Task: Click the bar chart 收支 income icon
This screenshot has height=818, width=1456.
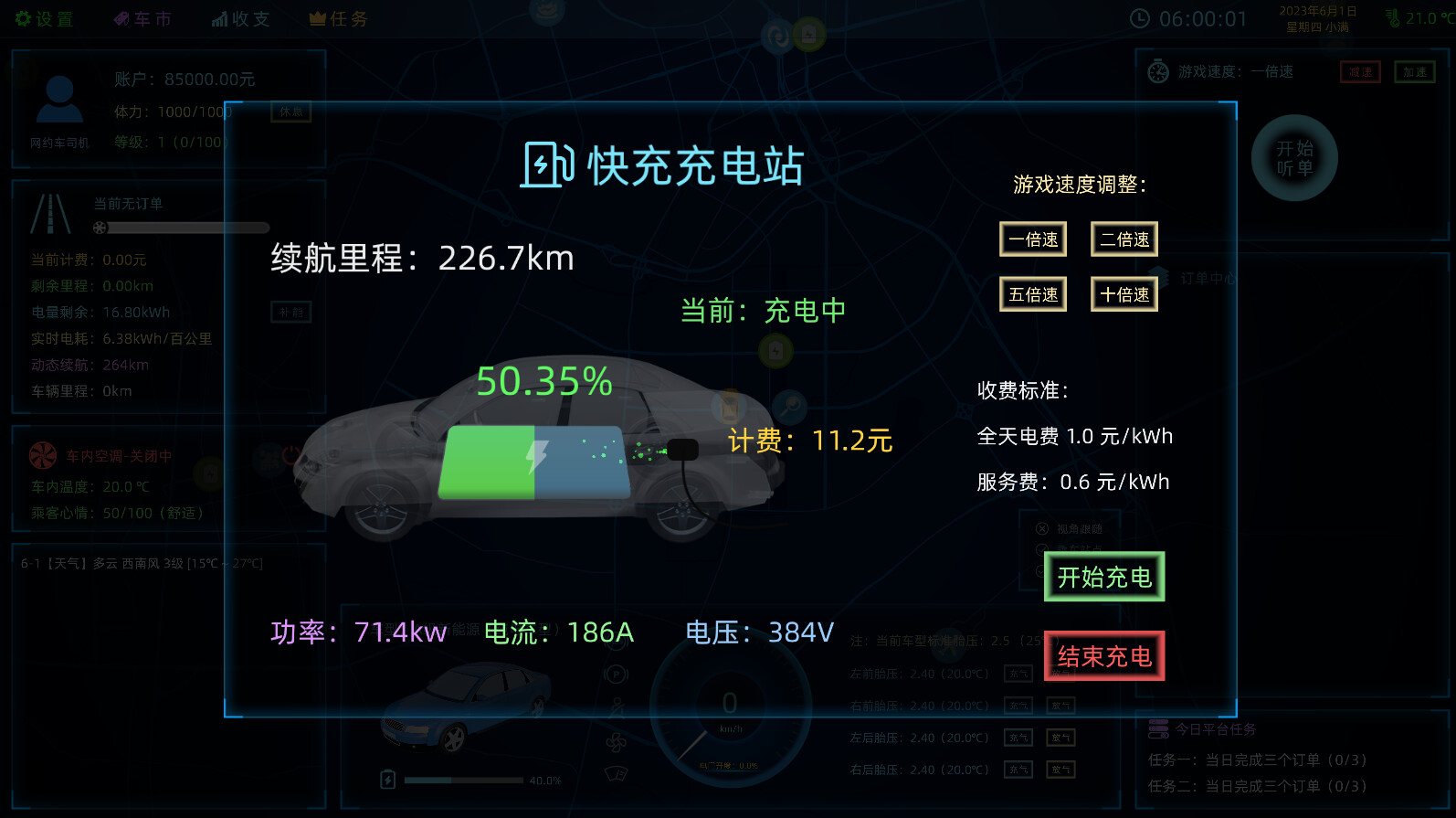Action: tap(221, 17)
